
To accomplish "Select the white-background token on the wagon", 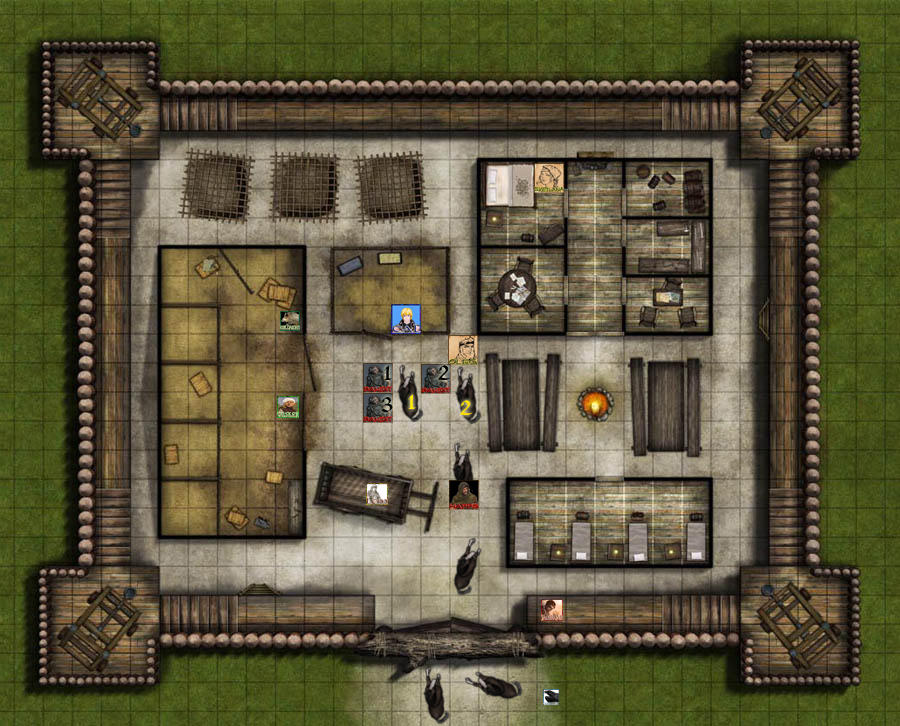I will click(x=376, y=493).
